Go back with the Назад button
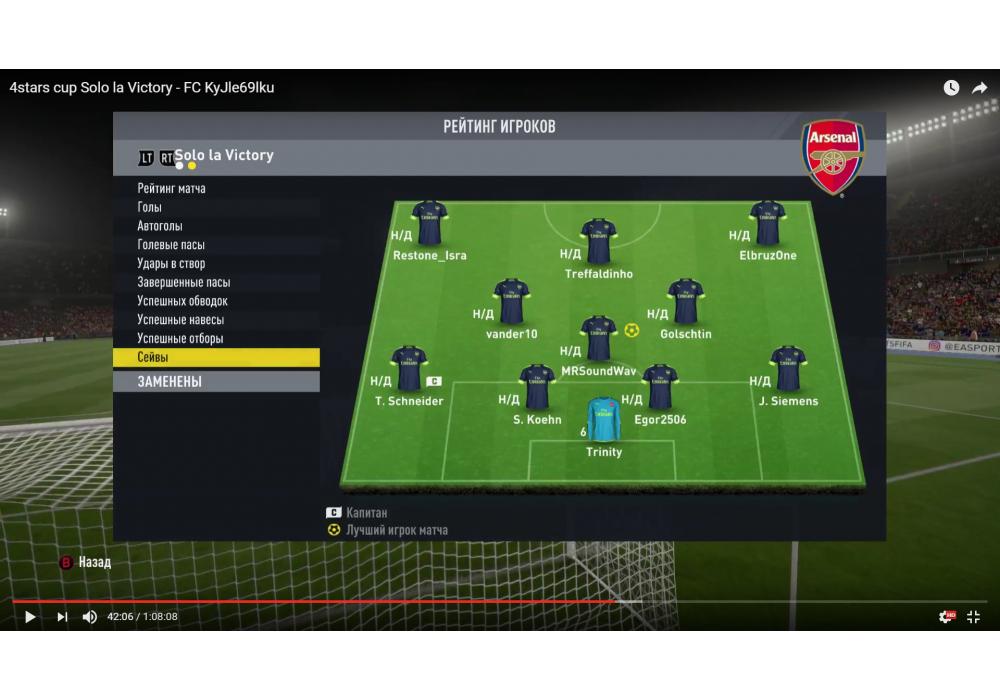The width and height of the screenshot is (1000, 700). [x=86, y=563]
